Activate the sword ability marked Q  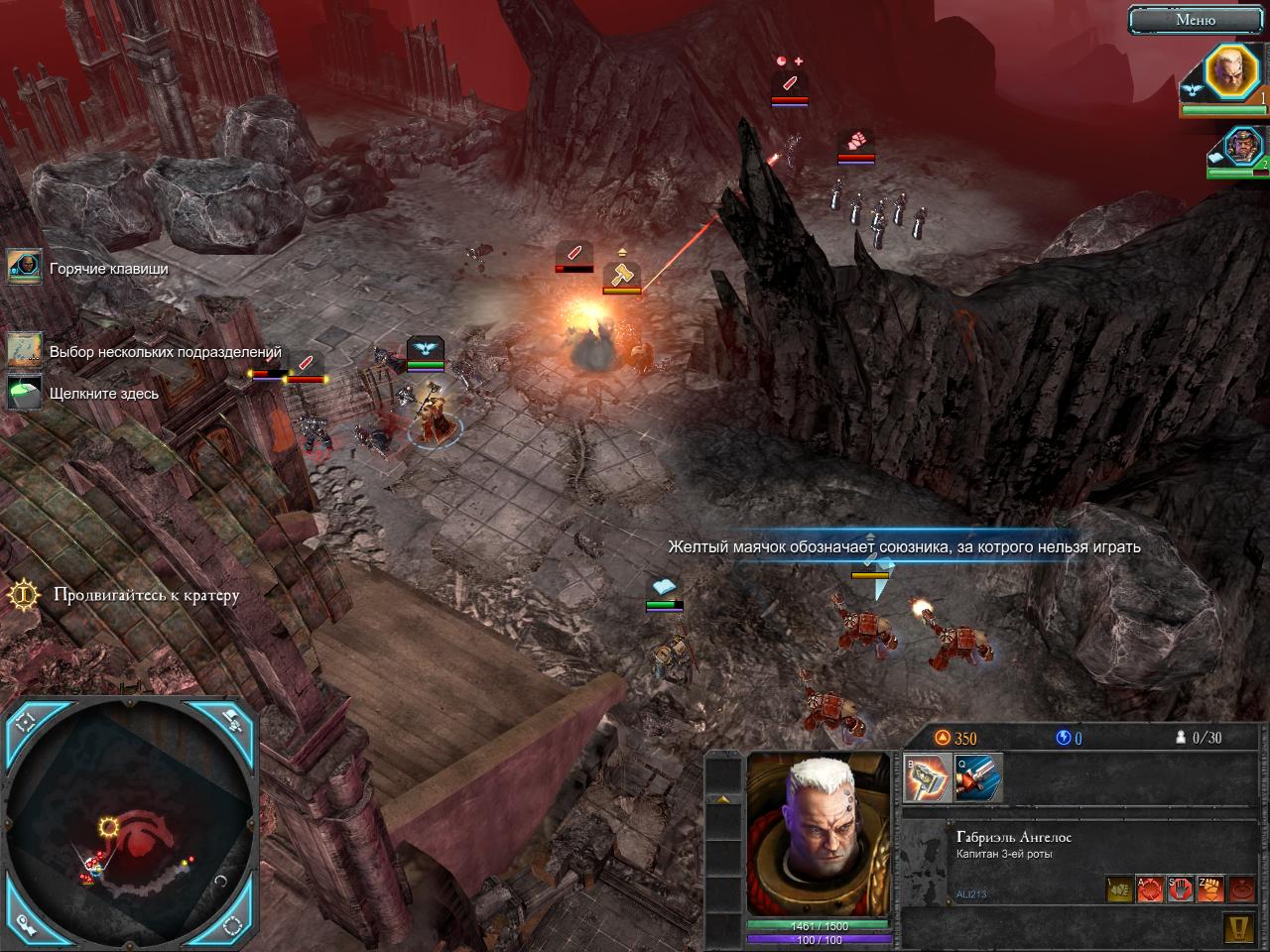coord(978,778)
